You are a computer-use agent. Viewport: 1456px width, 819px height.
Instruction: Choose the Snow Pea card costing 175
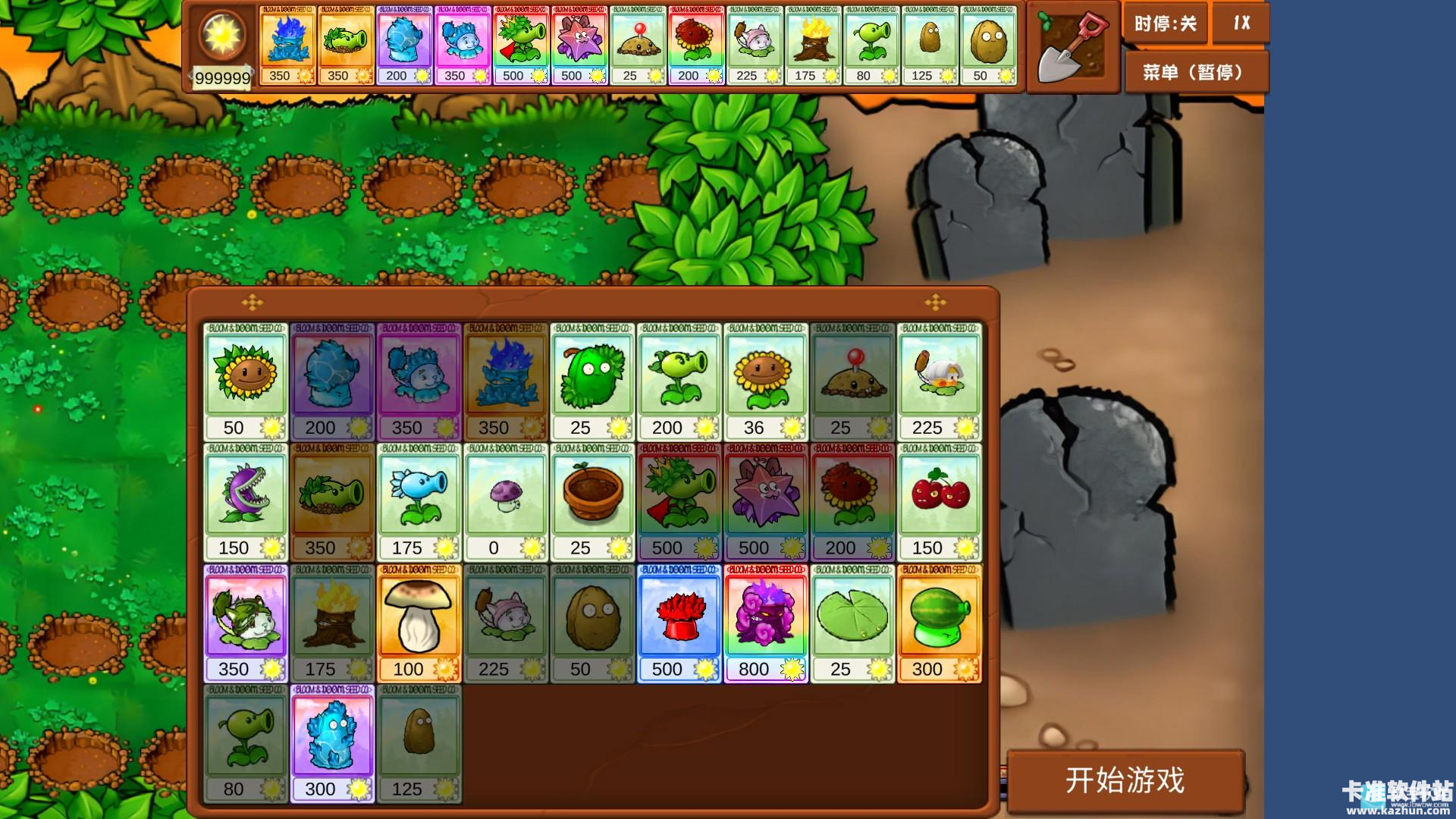coord(419,497)
